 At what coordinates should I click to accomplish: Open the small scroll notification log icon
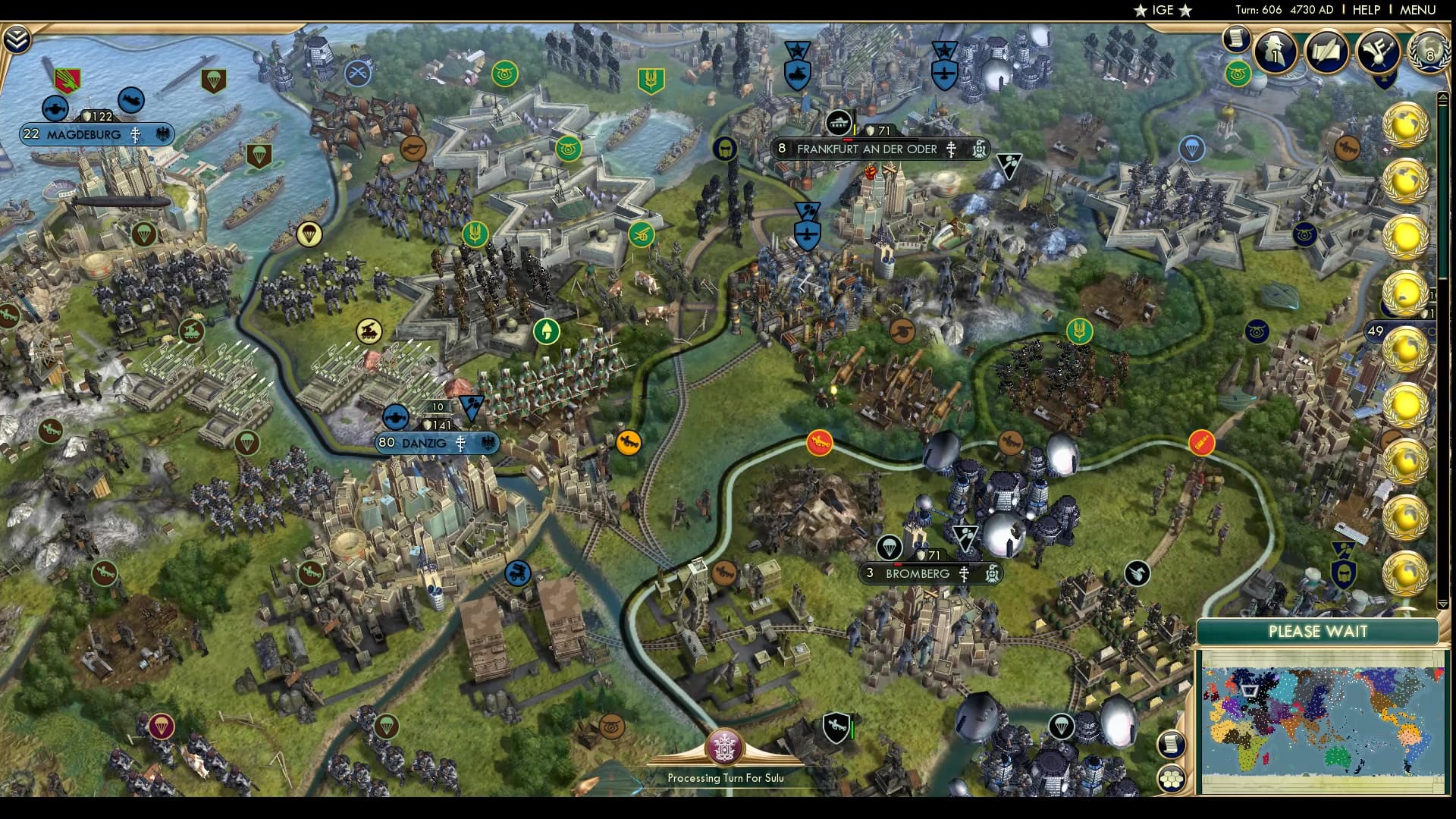click(x=1236, y=38)
